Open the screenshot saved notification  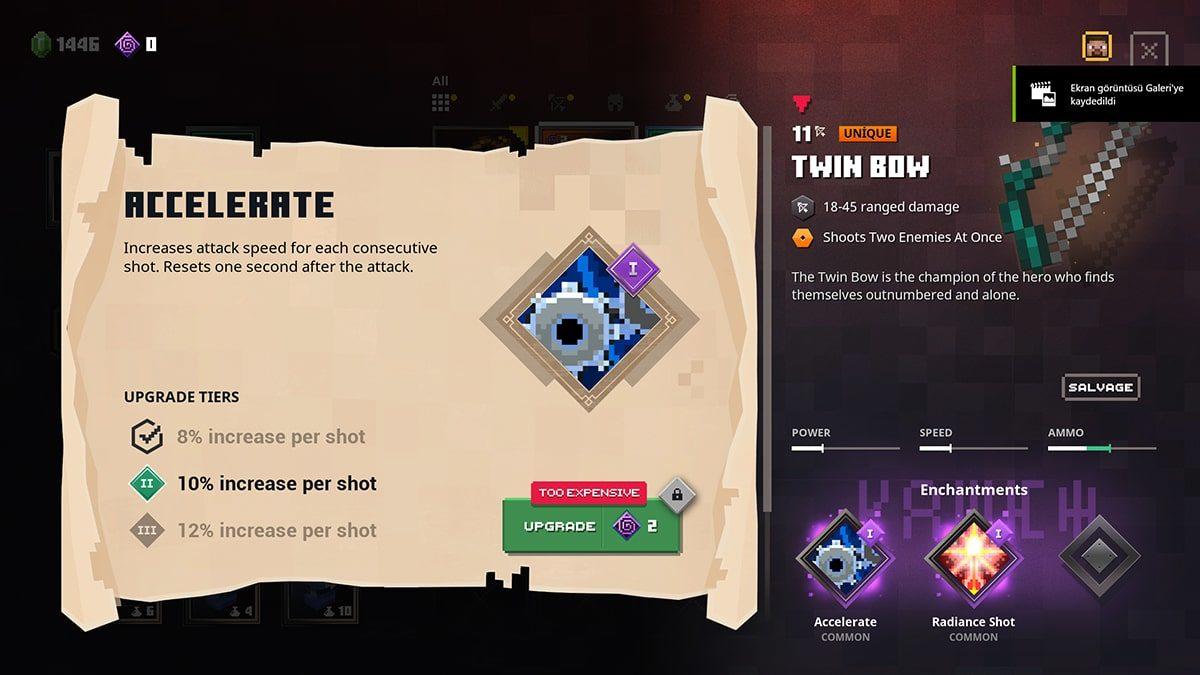(x=1106, y=94)
